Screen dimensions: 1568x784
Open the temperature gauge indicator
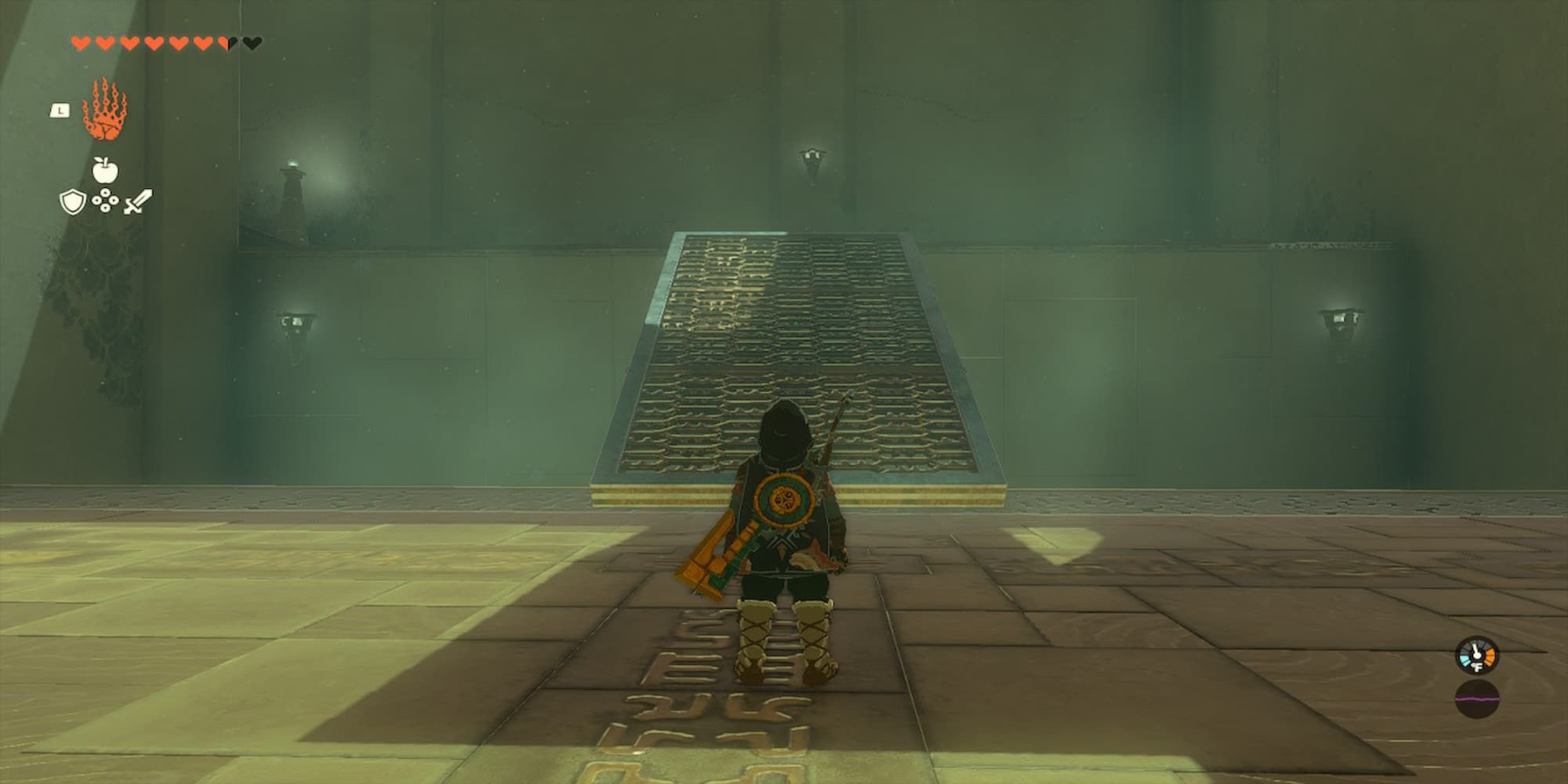pyautogui.click(x=1476, y=654)
